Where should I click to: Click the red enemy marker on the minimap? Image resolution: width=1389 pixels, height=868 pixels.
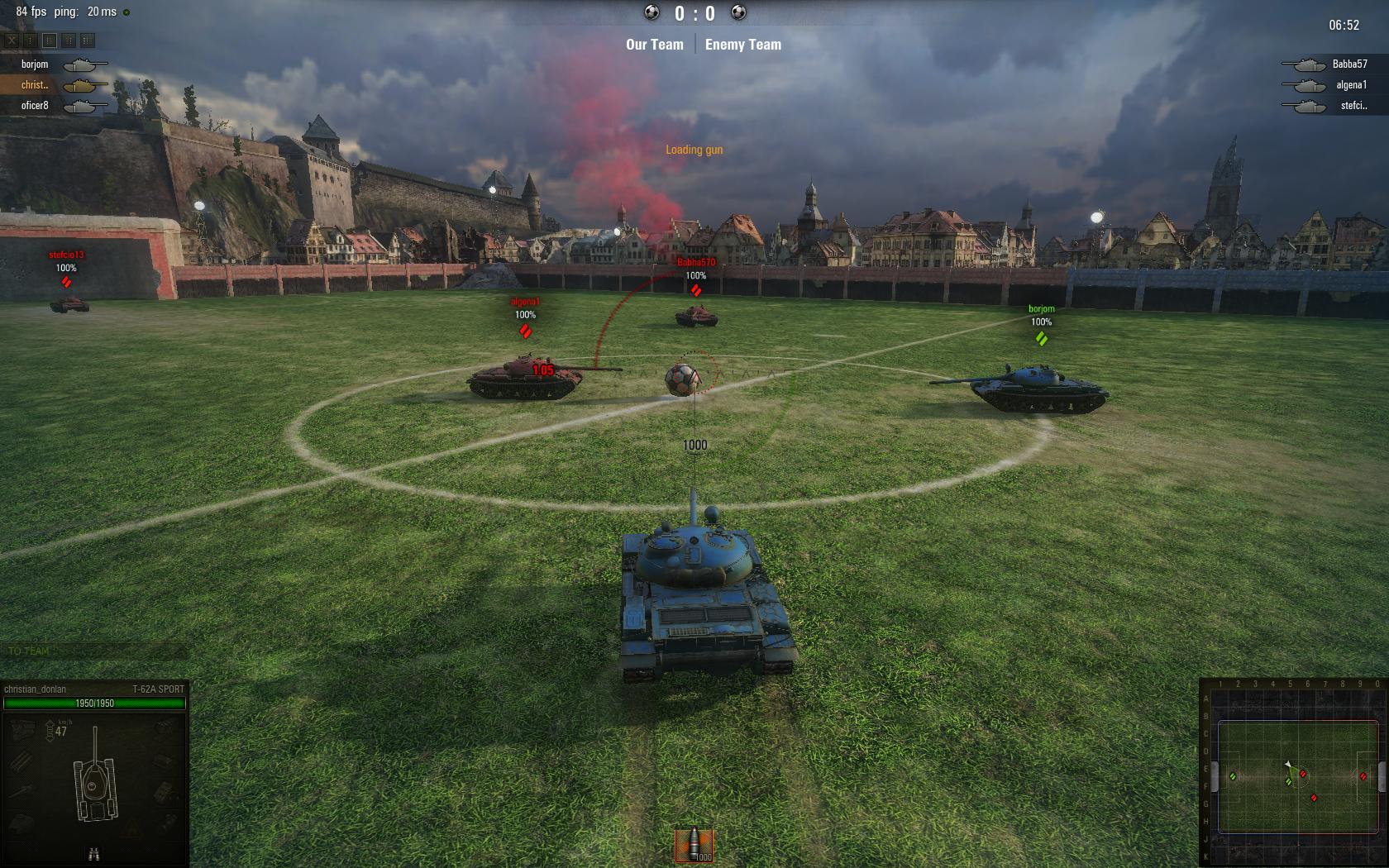[1303, 774]
